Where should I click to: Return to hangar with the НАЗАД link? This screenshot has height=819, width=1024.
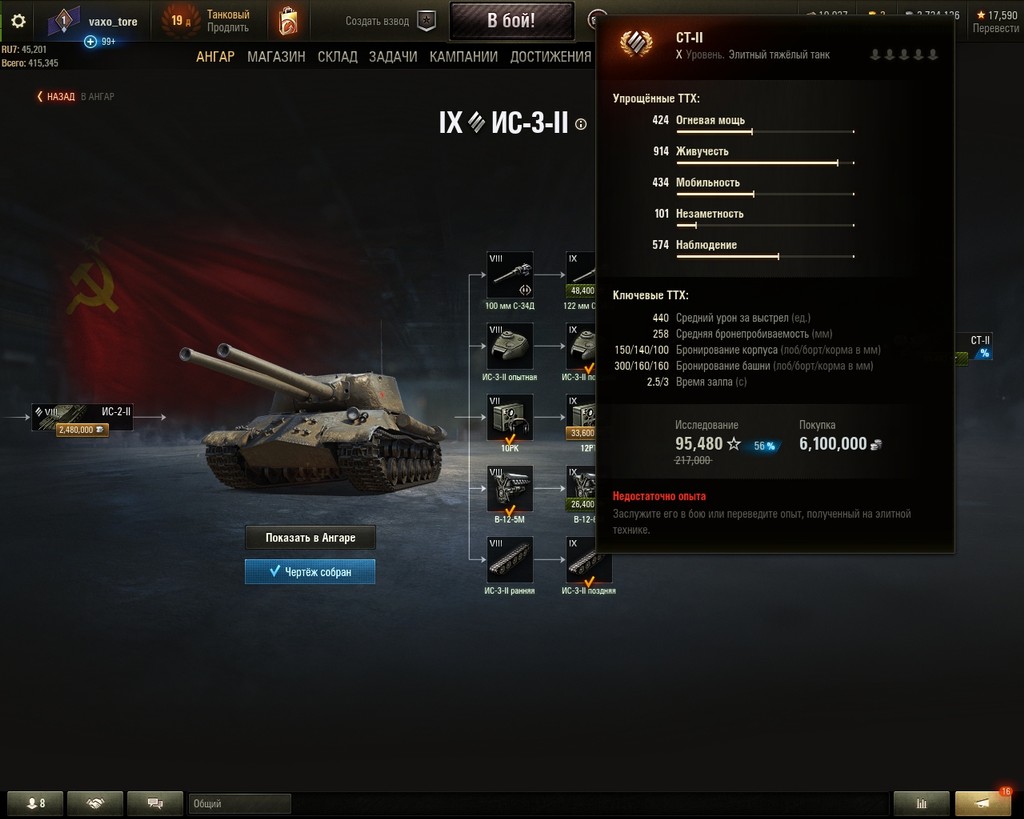point(56,97)
